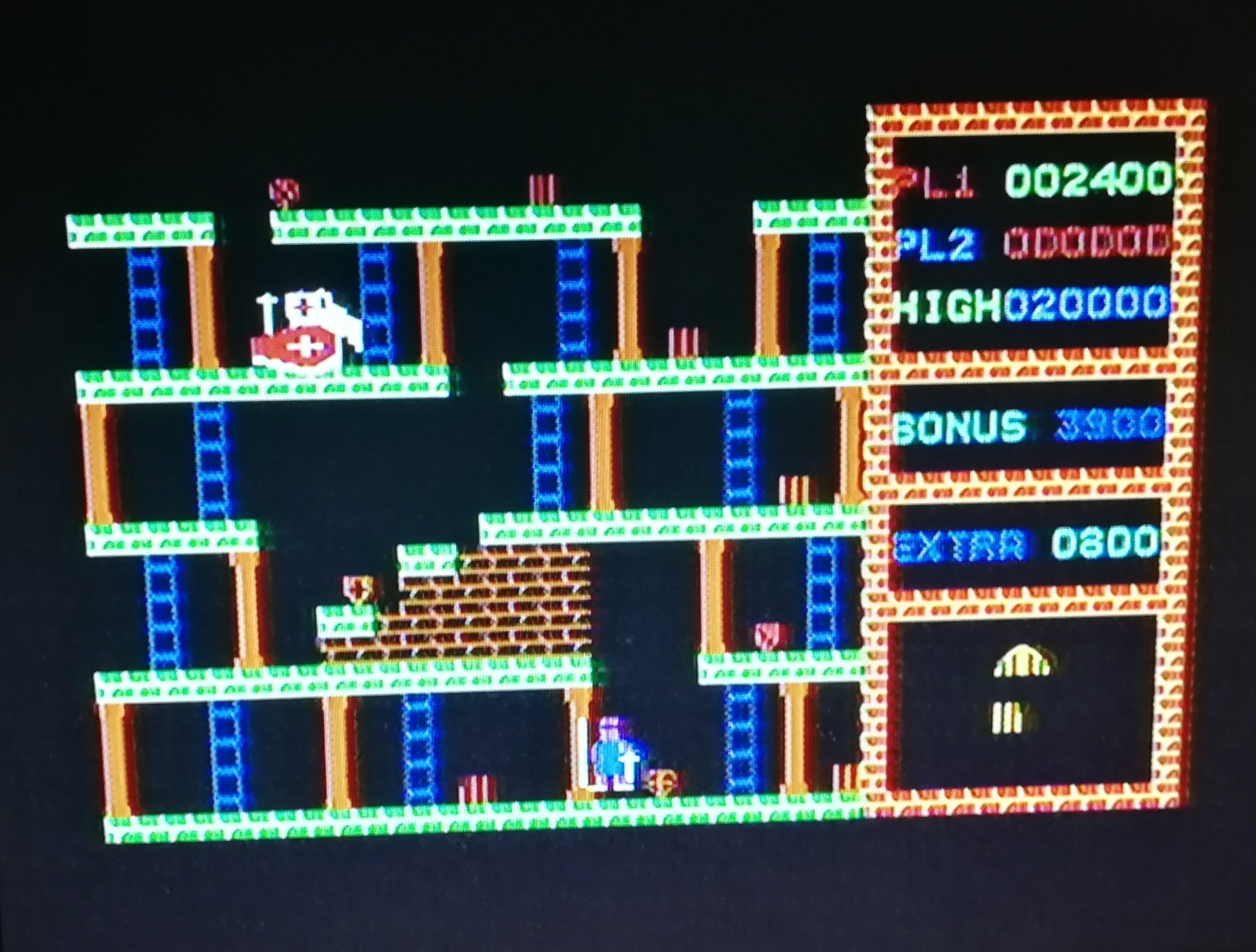Click the red item at the top-left platform
The width and height of the screenshot is (1256, 952).
[x=283, y=190]
